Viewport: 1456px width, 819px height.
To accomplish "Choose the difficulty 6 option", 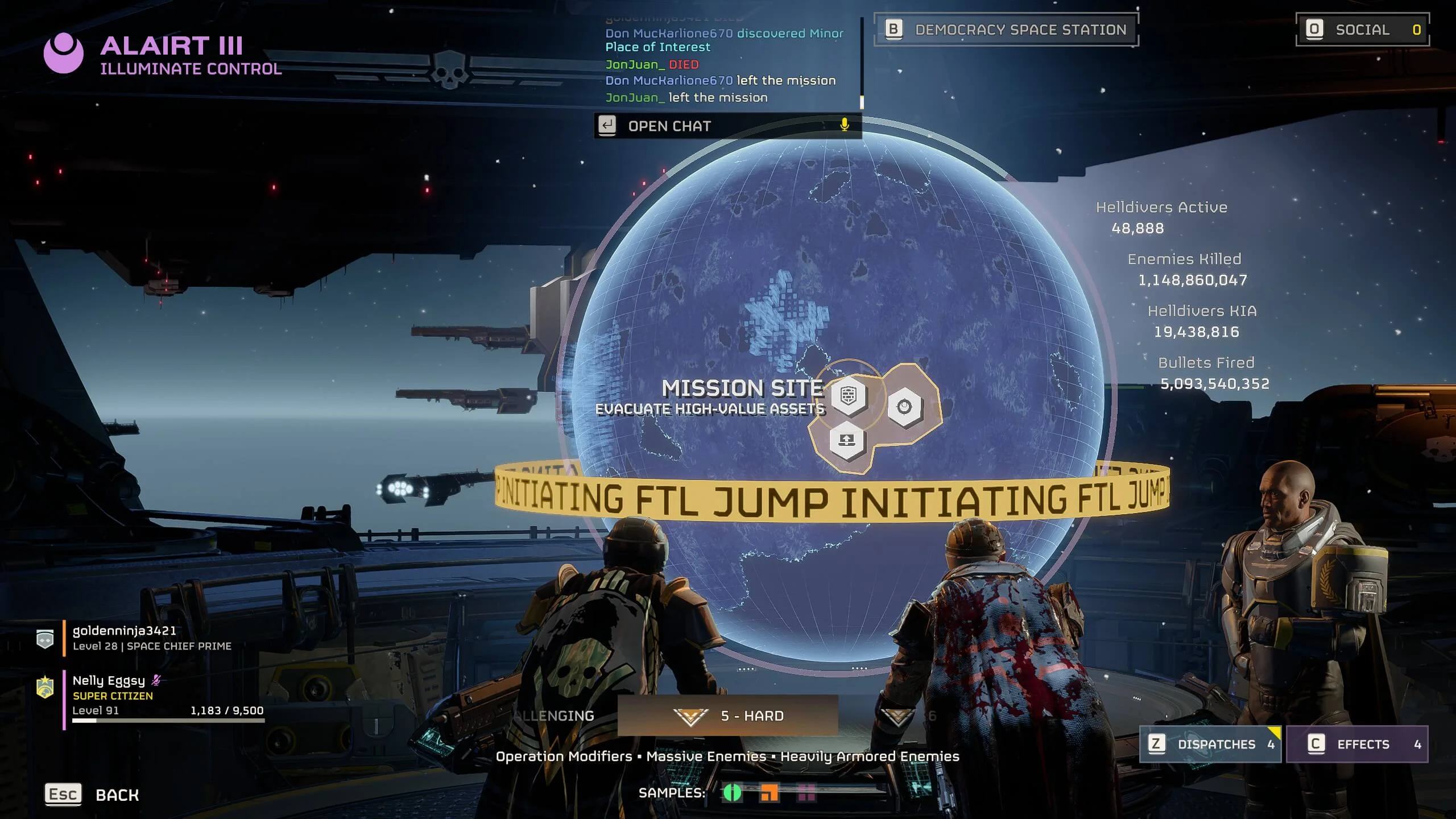I will tap(910, 715).
